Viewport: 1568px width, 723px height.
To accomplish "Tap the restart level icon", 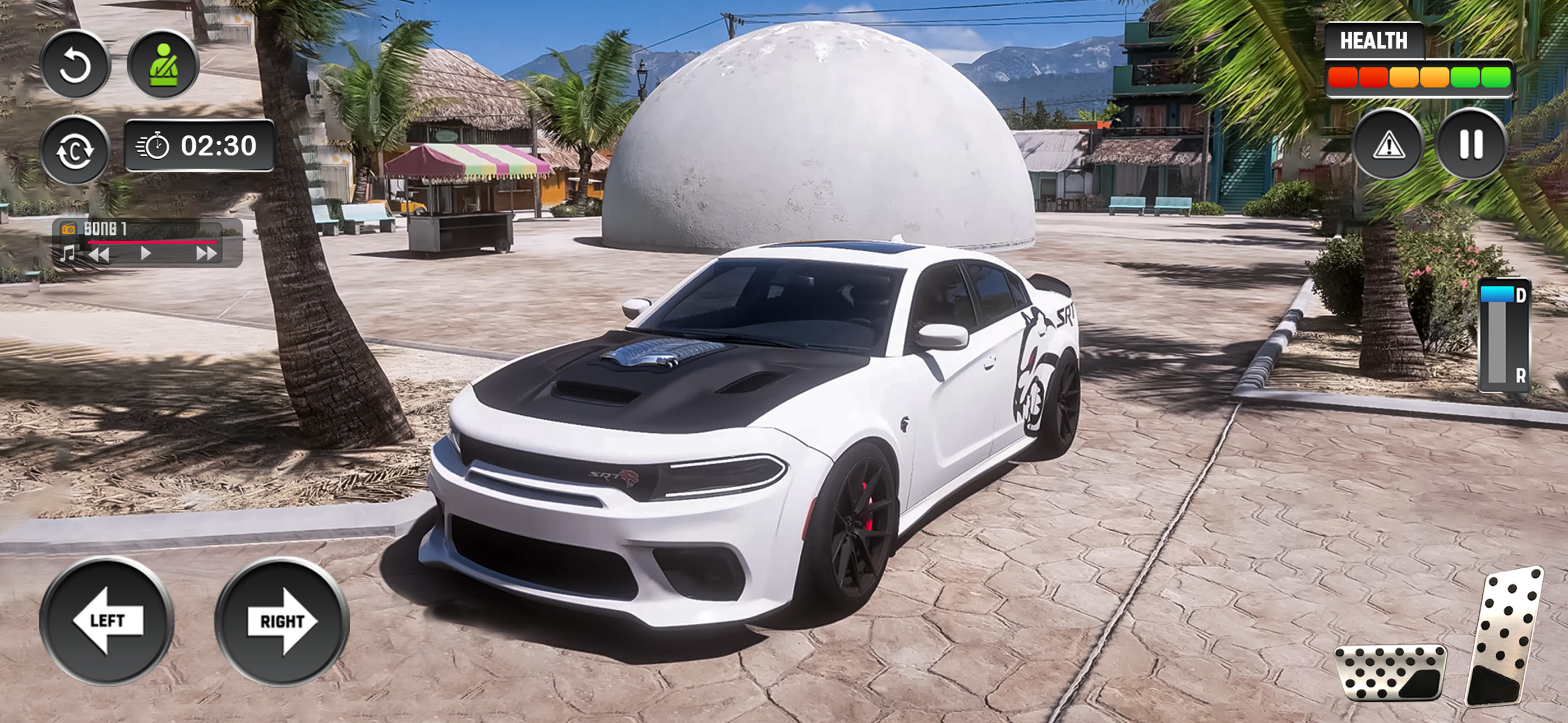I will coord(76,64).
